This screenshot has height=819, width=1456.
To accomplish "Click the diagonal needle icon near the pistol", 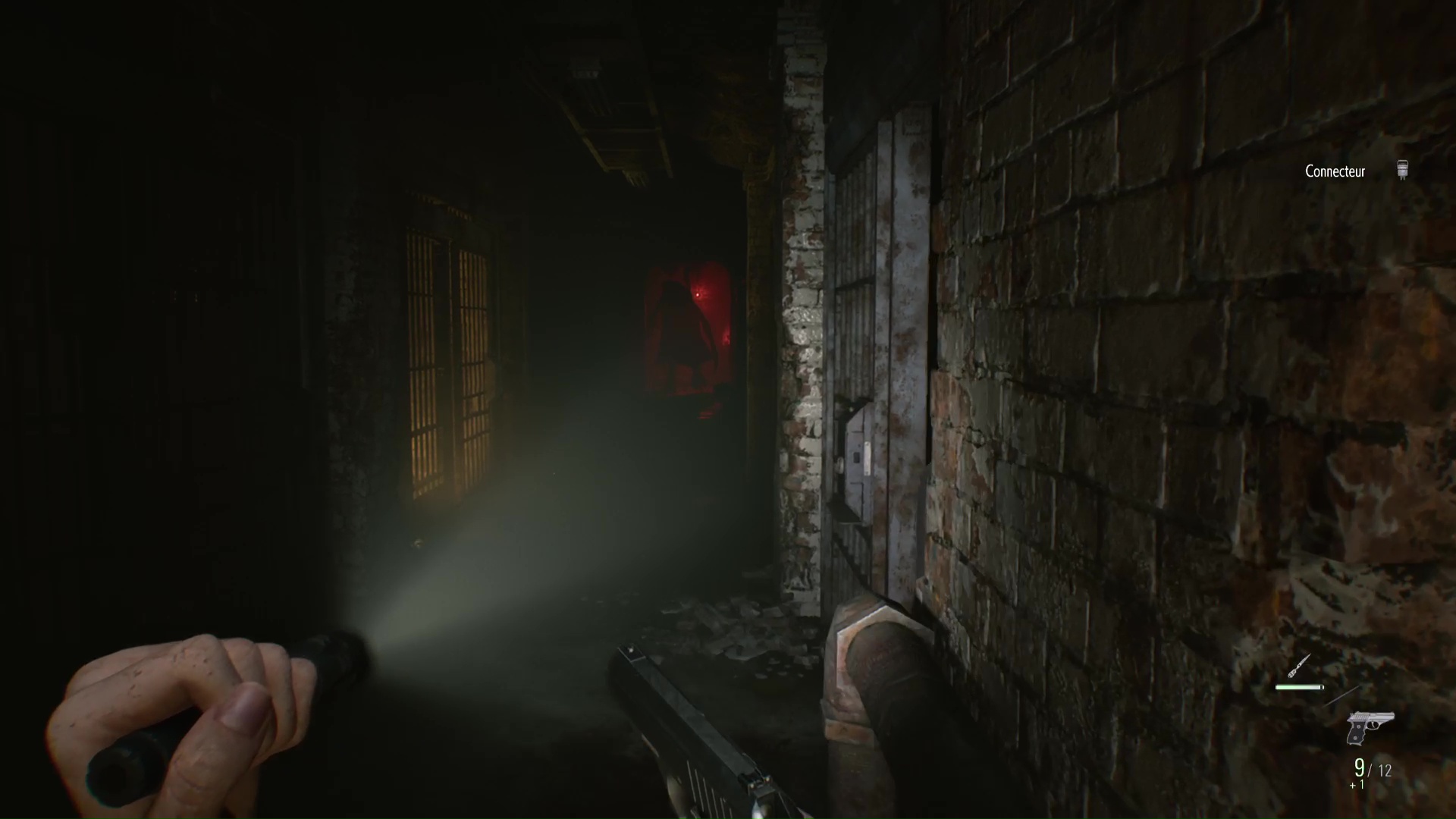I will point(1341,696).
